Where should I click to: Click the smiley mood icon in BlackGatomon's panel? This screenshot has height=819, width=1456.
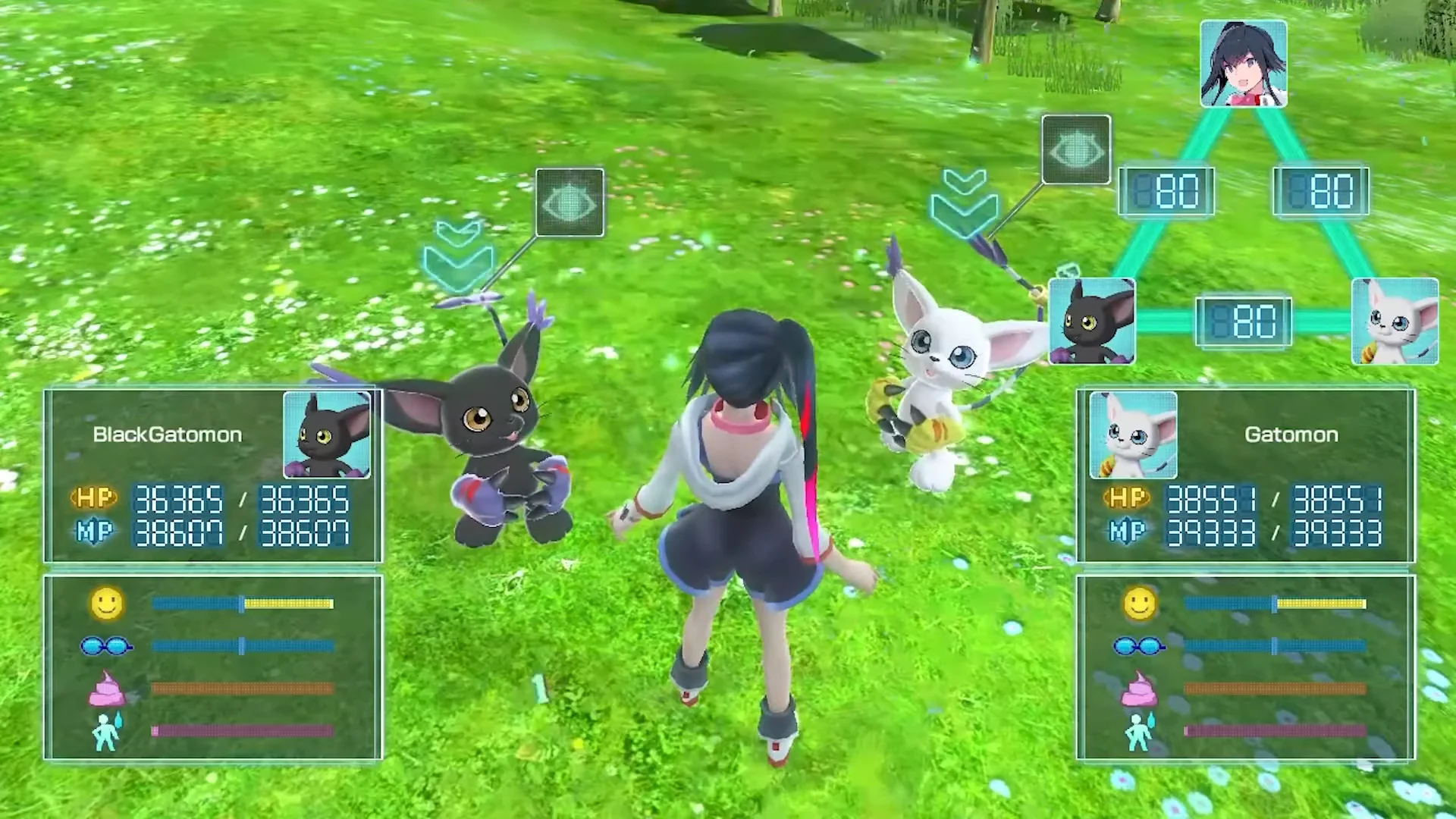point(106,604)
